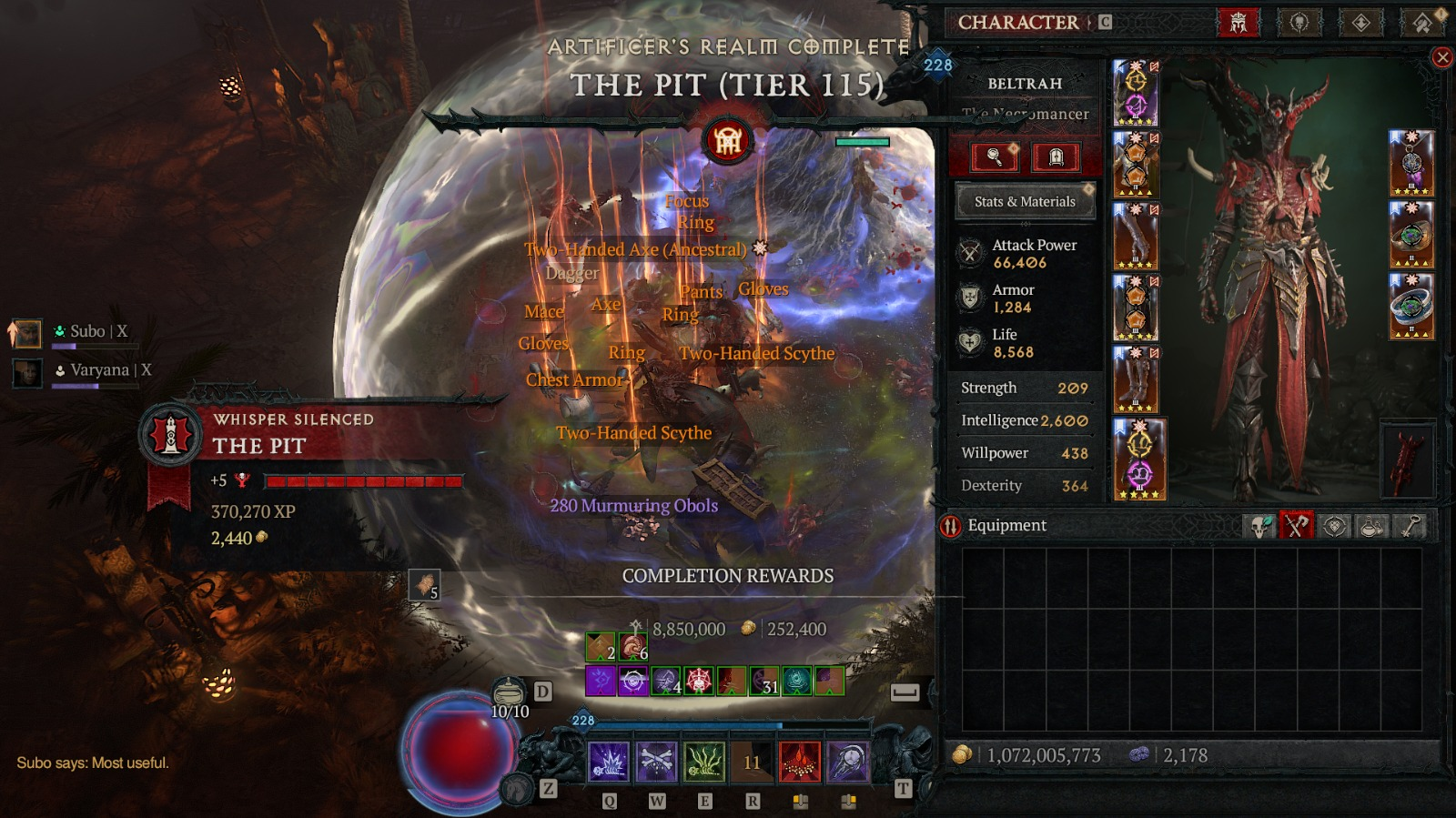
Task: Open the Stats & Materials panel
Action: pyautogui.click(x=1025, y=202)
